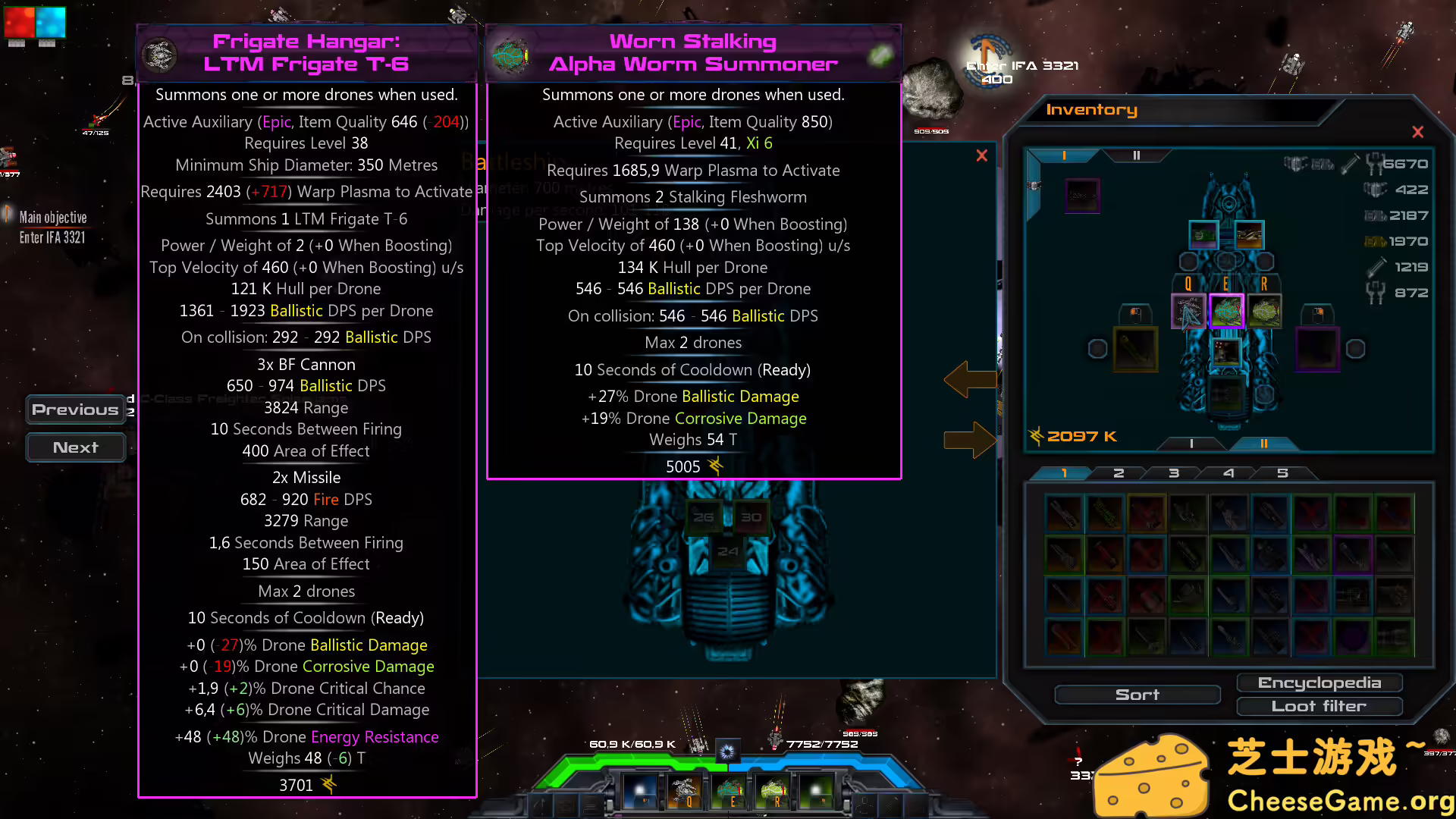The width and height of the screenshot is (1456, 819).
Task: Activate the R hotbar ability
Action: point(774,791)
